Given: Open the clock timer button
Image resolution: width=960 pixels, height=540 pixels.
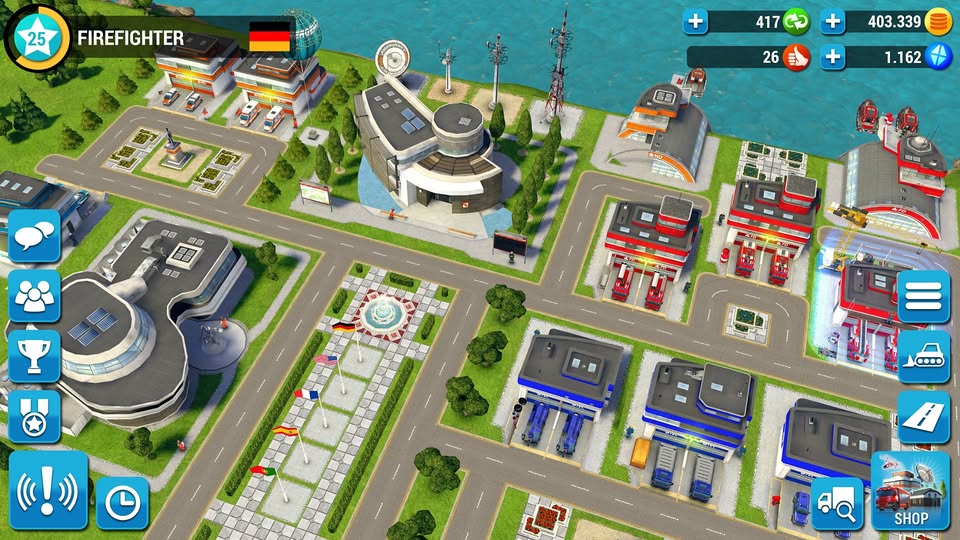Looking at the screenshot, I should click(122, 503).
